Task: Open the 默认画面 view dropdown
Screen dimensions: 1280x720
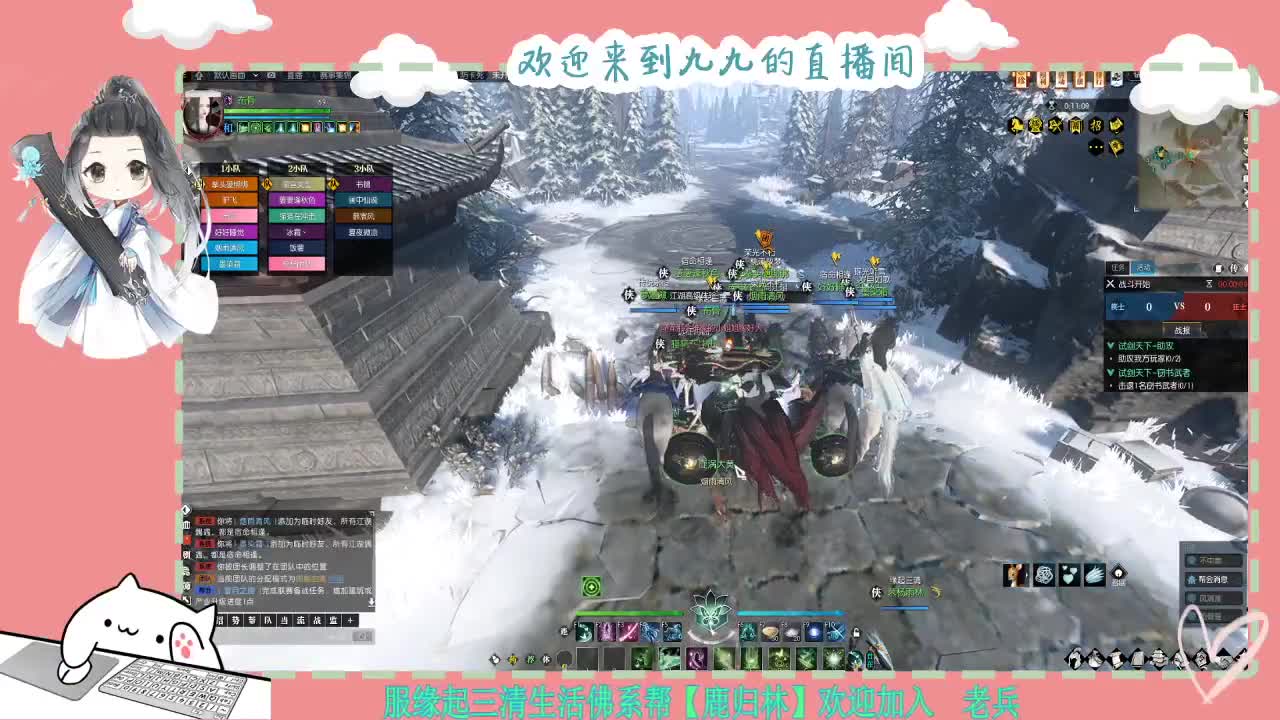Action: point(235,75)
